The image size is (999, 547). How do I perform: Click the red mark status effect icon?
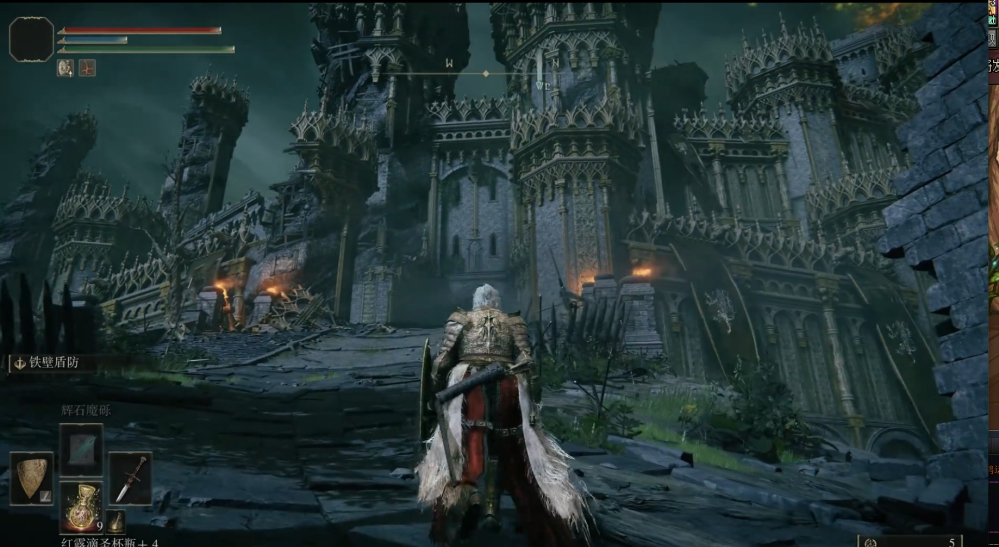pyautogui.click(x=87, y=68)
